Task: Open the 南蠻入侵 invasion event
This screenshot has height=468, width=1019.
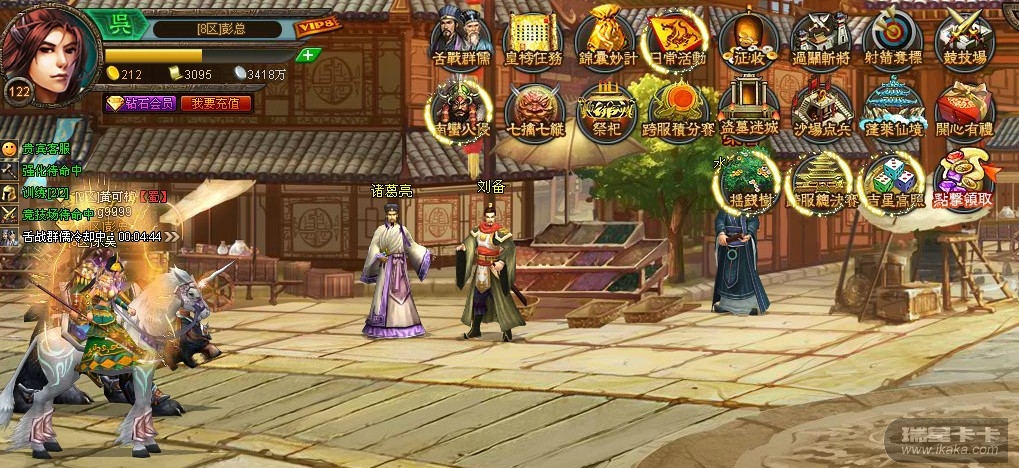Action: click(462, 108)
